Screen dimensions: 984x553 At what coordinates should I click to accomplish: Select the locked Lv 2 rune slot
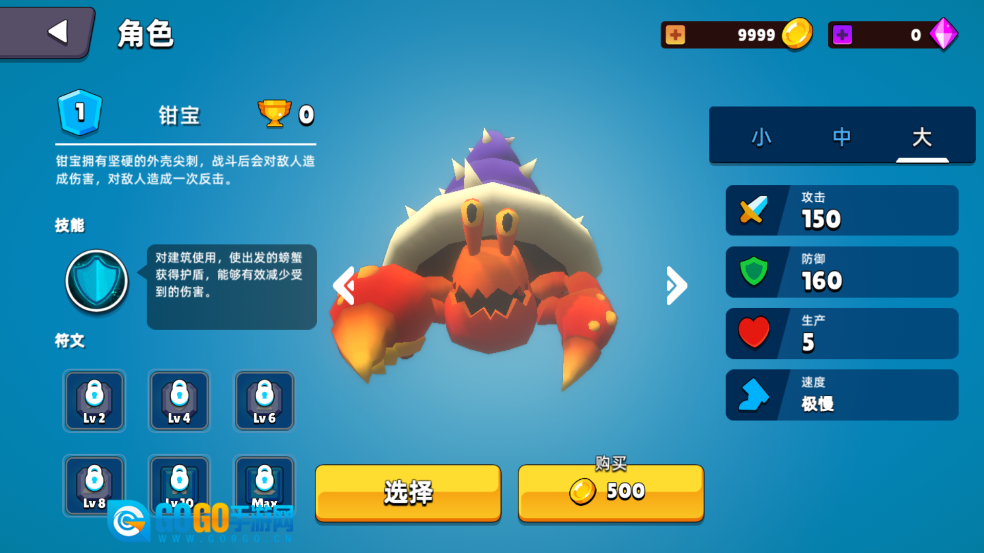[x=94, y=400]
